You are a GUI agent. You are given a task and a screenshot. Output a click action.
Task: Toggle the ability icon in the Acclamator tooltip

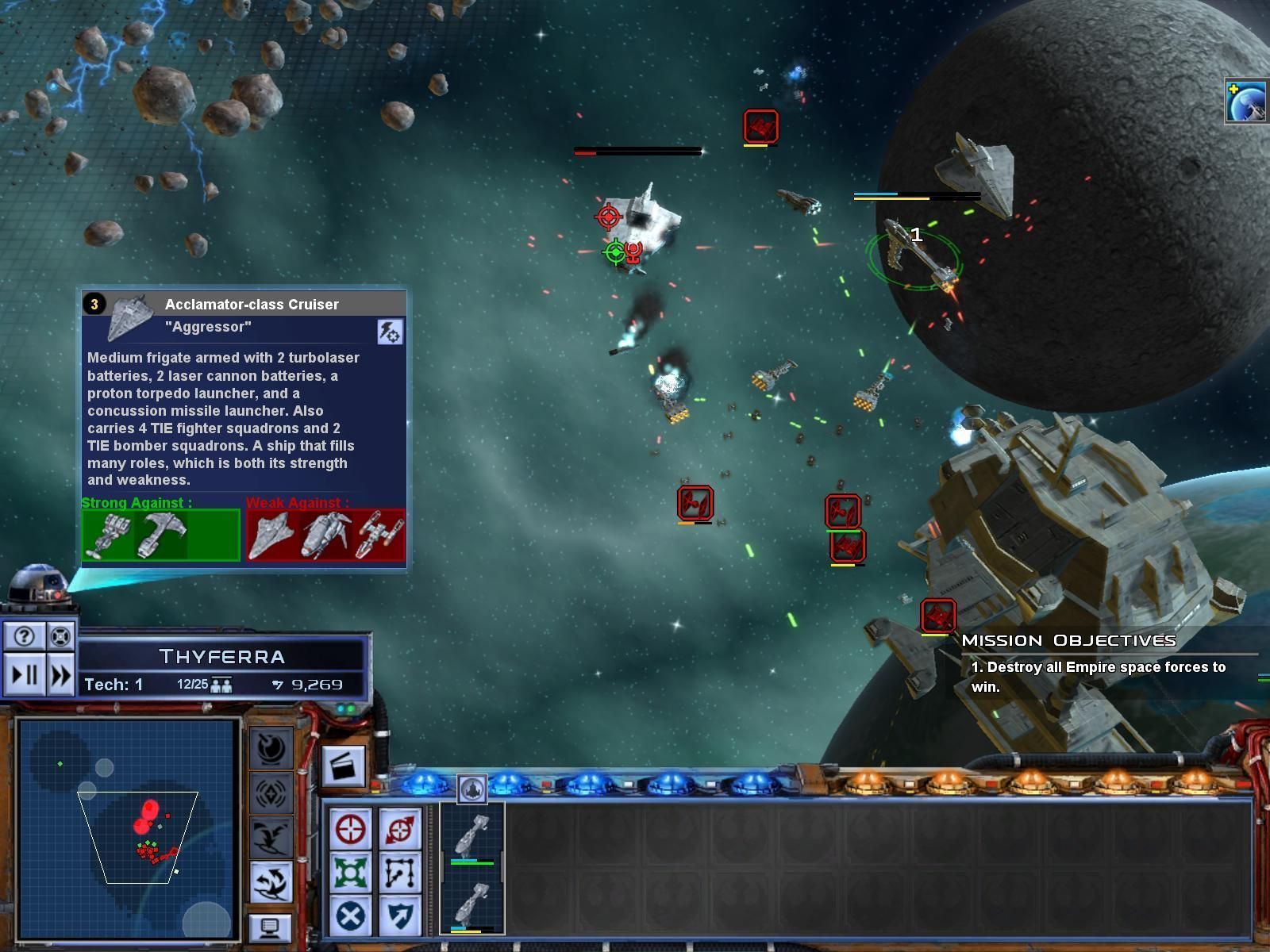coord(390,332)
